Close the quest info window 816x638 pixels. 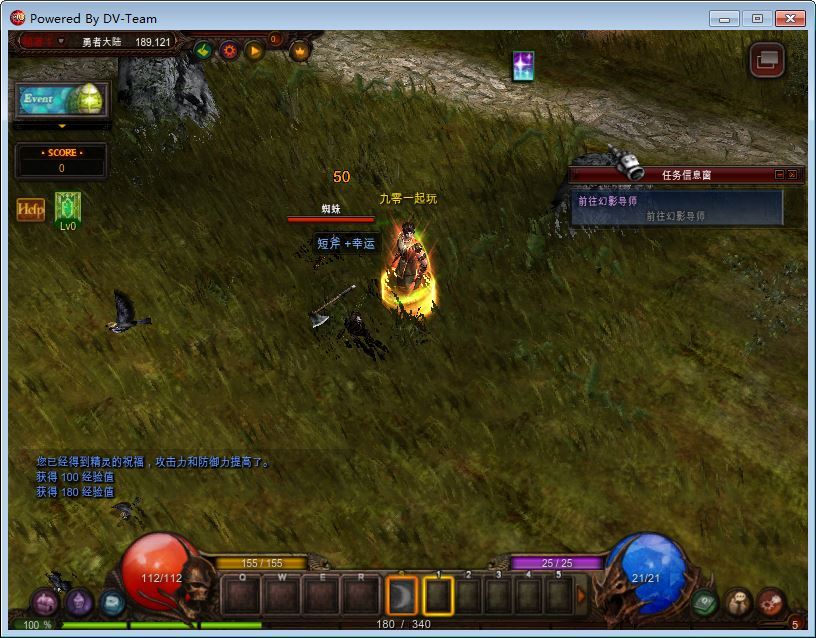793,175
